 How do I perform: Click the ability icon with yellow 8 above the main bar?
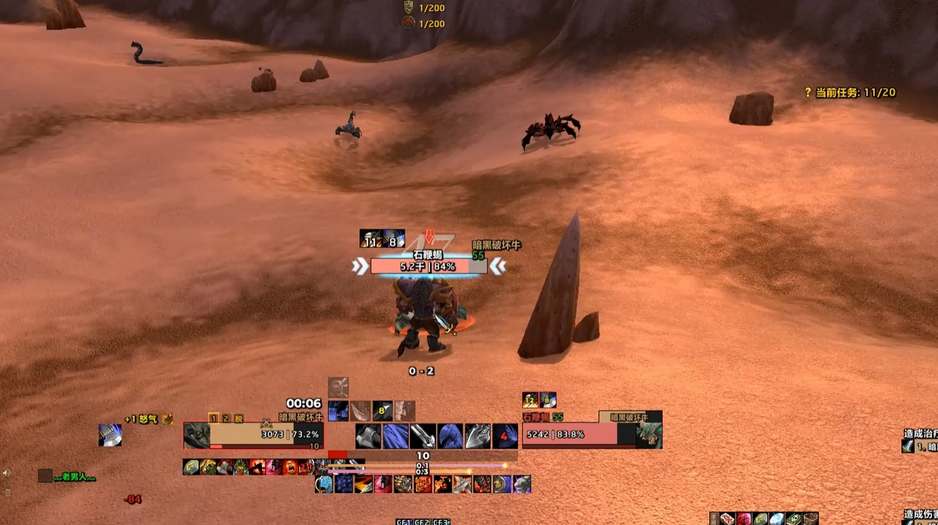[x=381, y=409]
